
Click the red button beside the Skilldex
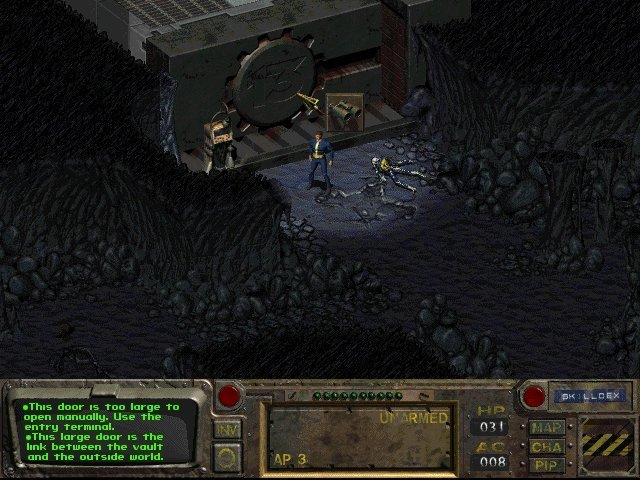tap(533, 396)
